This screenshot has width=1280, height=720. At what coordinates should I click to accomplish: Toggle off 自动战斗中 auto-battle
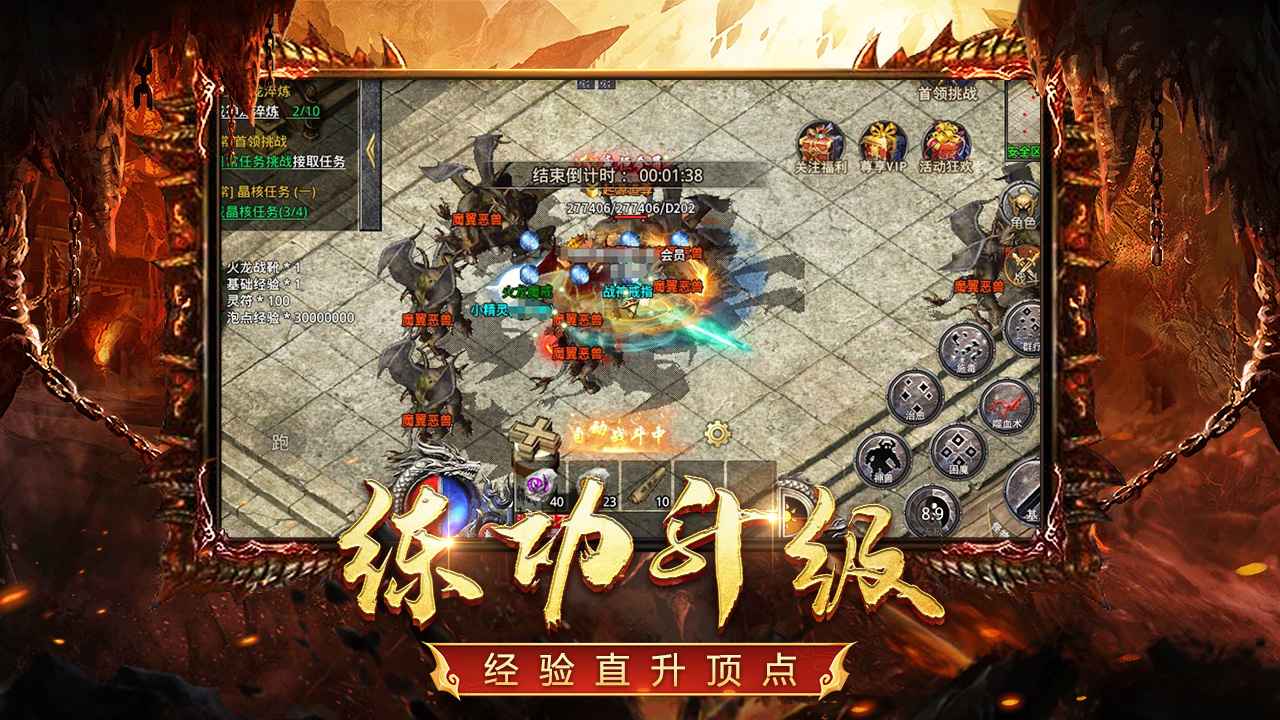620,432
